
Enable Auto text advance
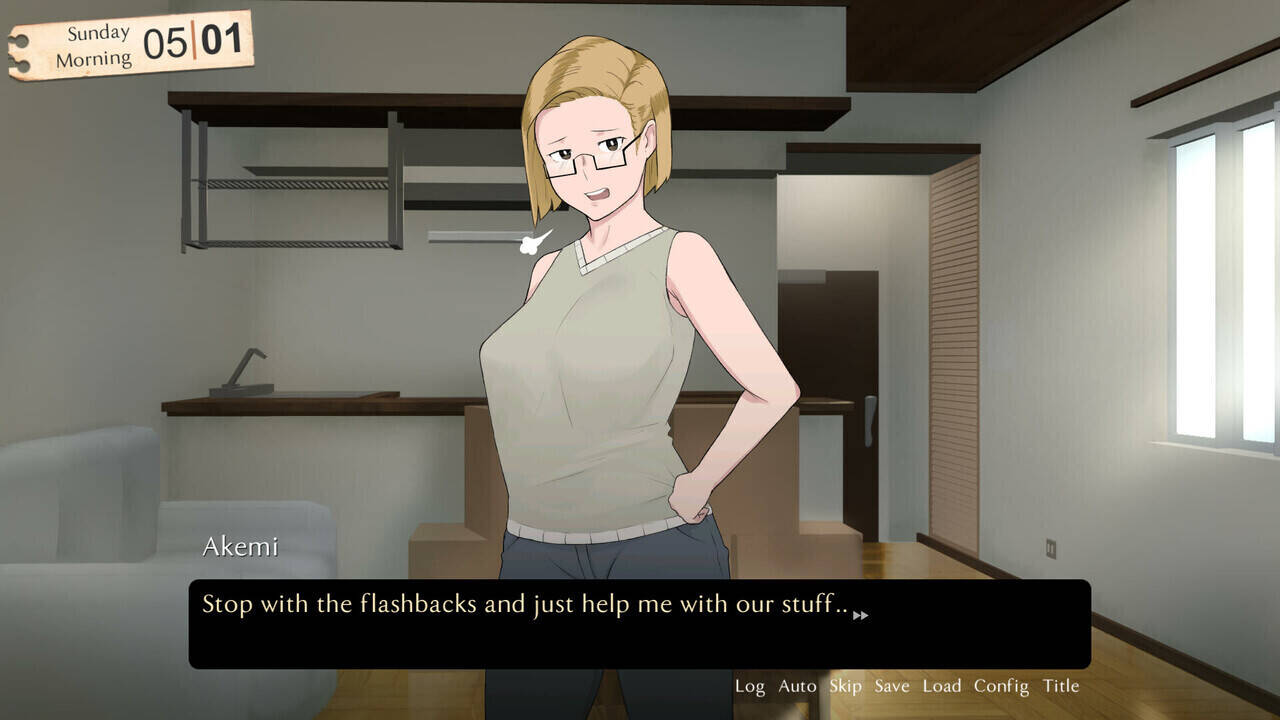797,686
